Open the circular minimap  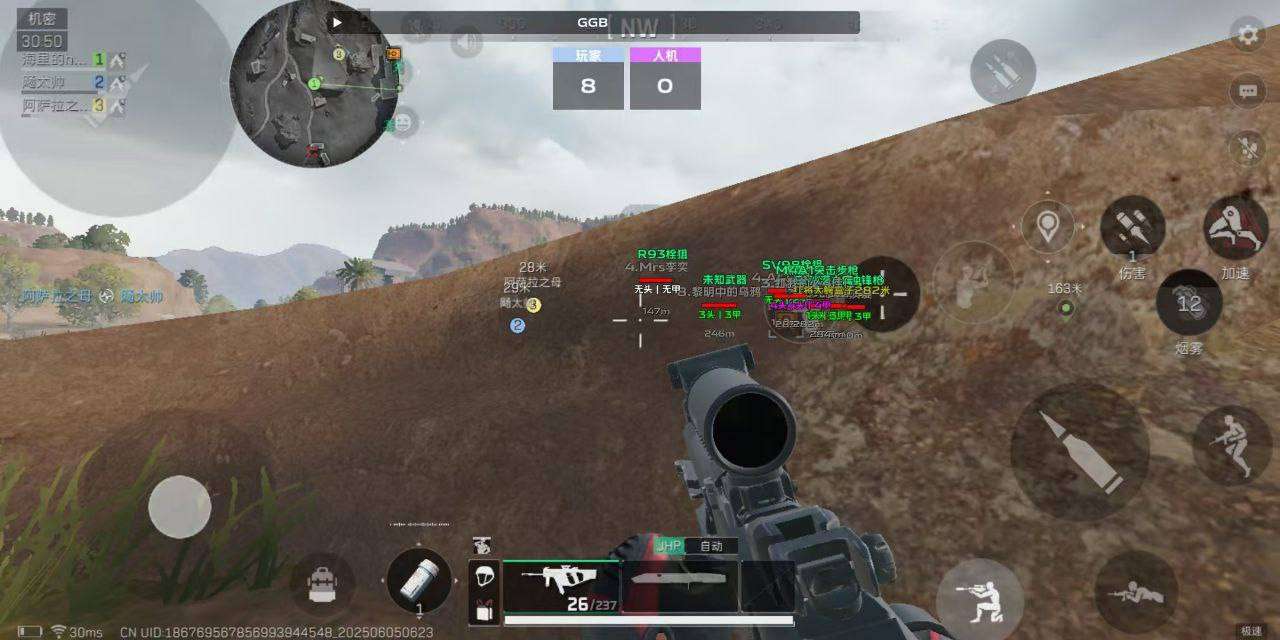tap(314, 83)
